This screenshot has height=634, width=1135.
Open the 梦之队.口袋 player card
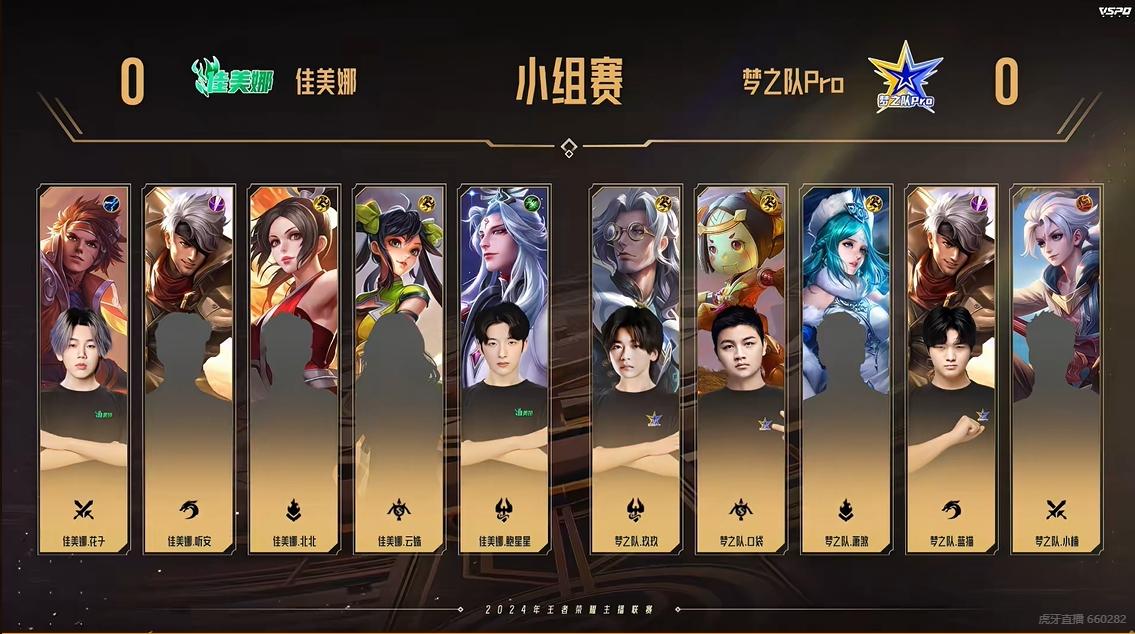click(x=741, y=369)
